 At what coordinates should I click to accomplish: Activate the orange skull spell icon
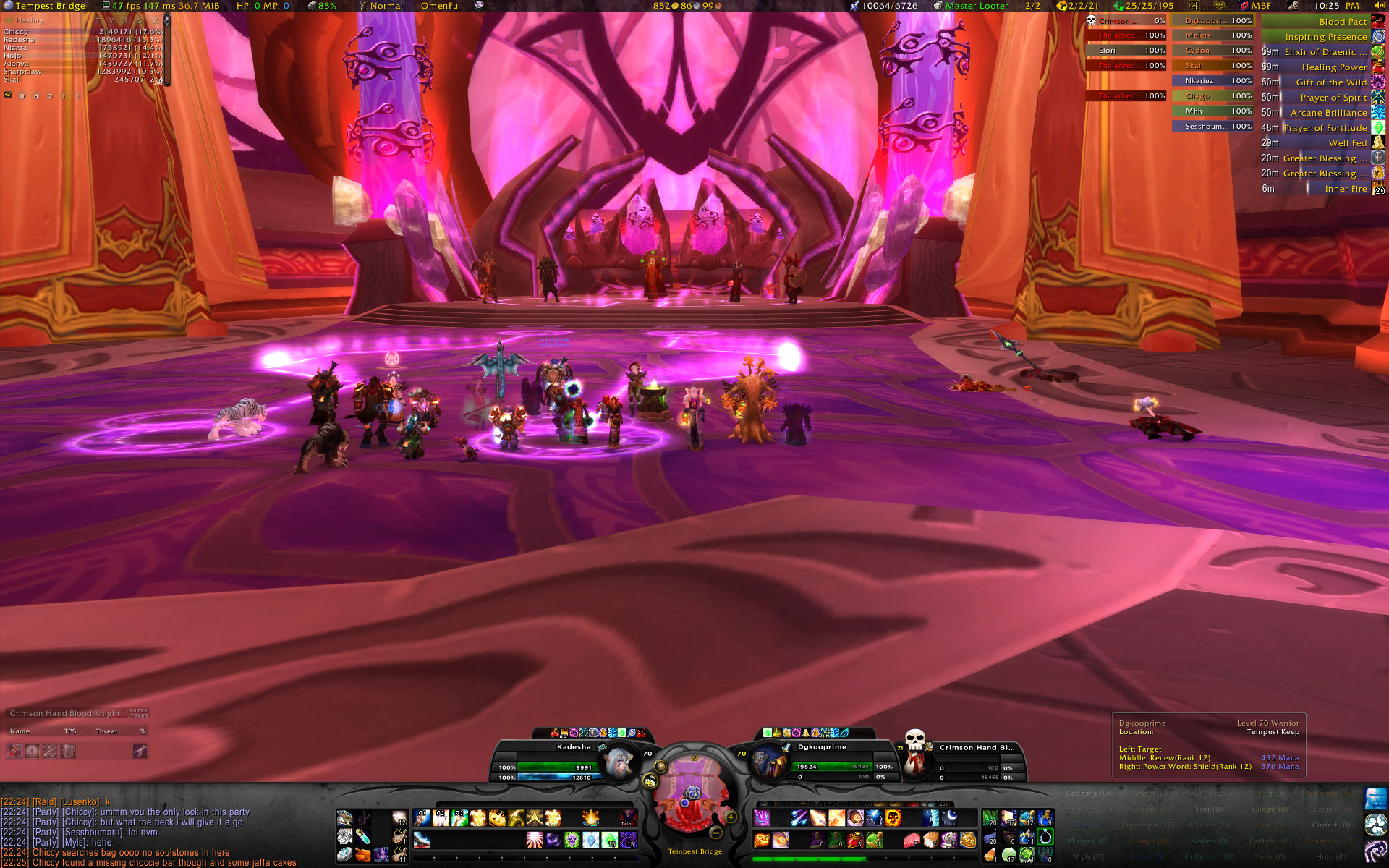coord(893,818)
